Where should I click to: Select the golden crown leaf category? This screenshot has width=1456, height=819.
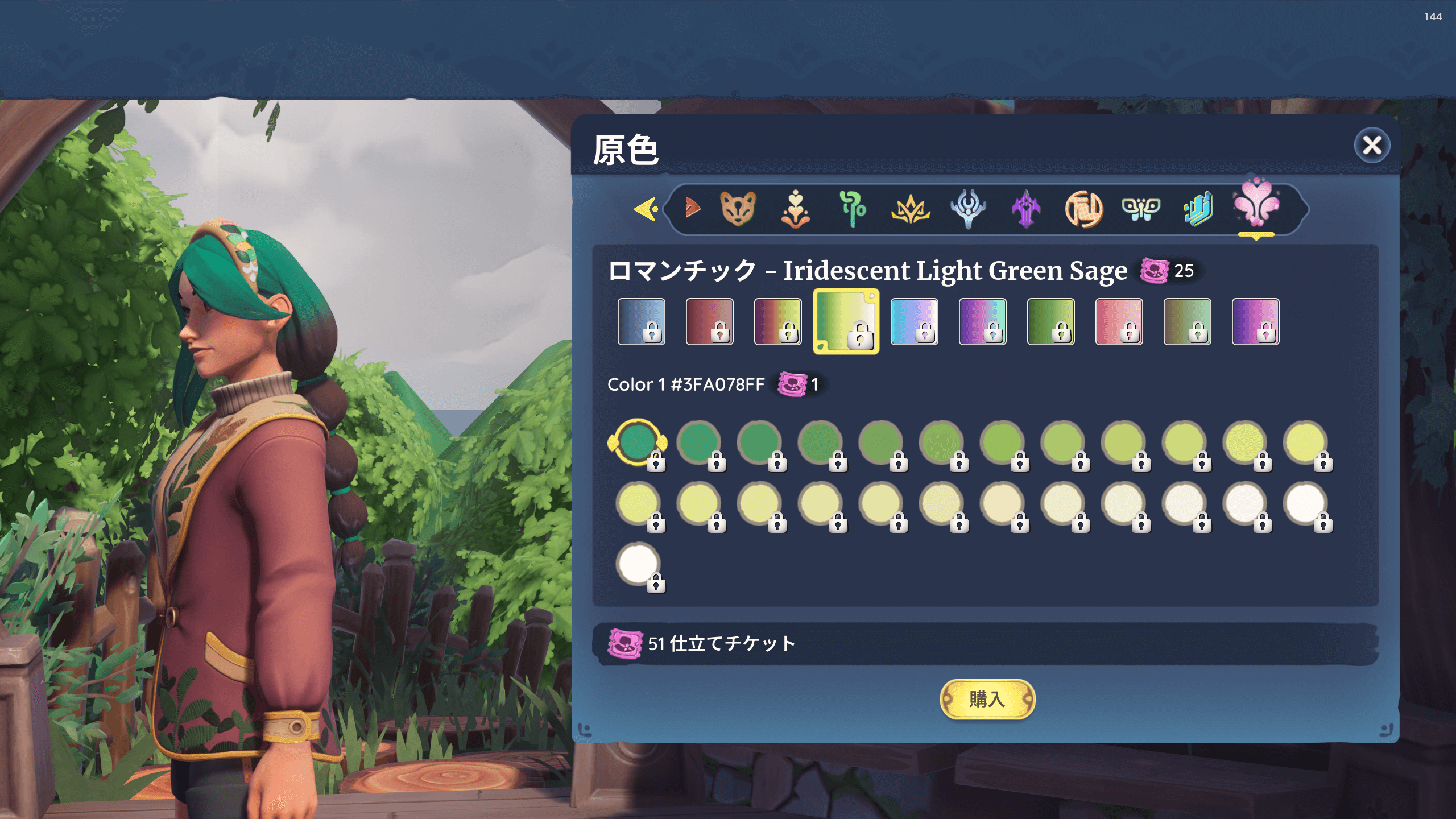tap(910, 209)
